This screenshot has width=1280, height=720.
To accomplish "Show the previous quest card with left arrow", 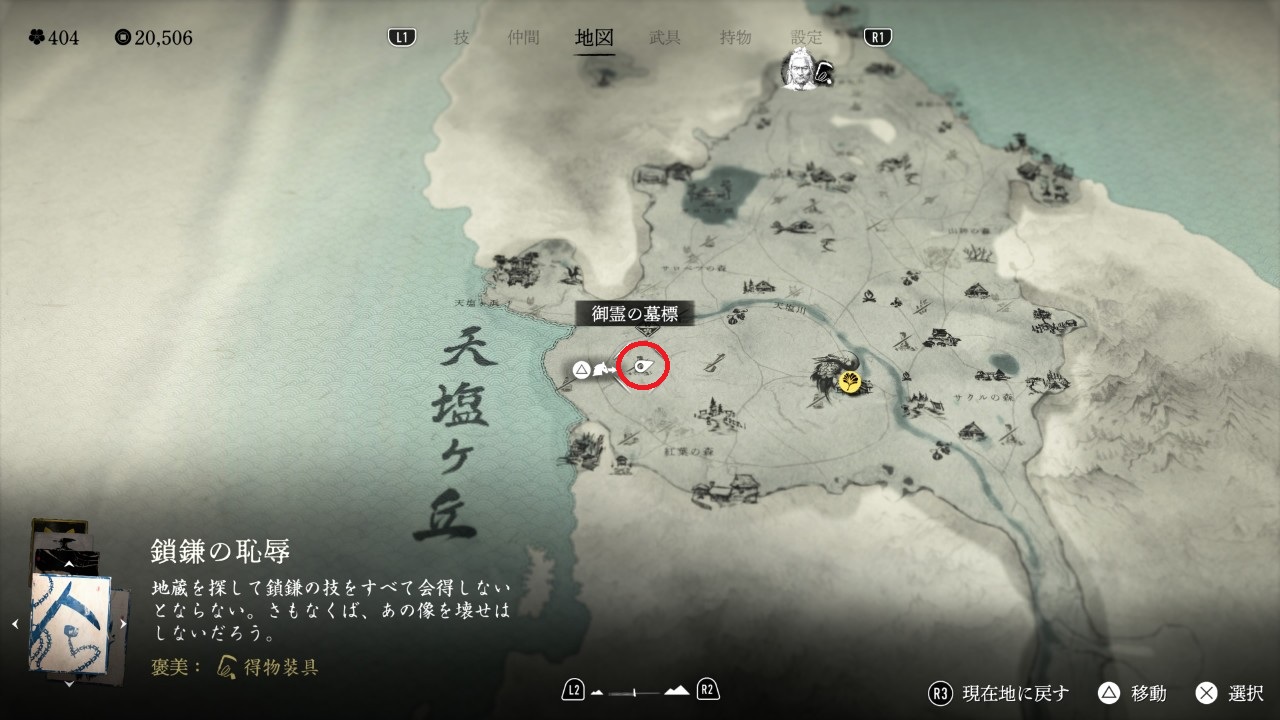I will (x=15, y=624).
